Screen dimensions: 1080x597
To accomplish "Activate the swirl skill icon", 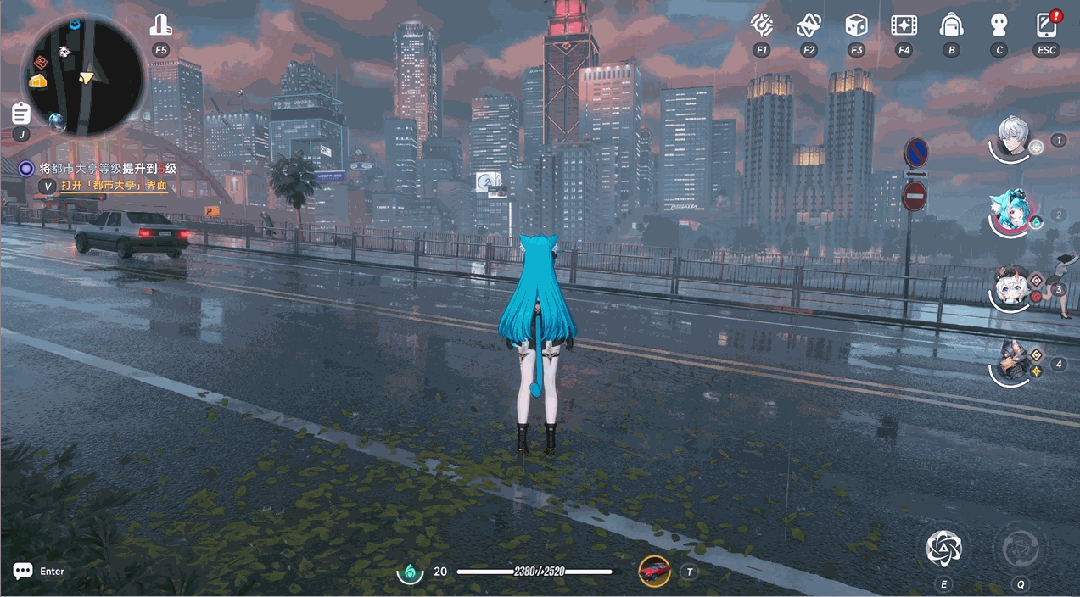I will [943, 547].
